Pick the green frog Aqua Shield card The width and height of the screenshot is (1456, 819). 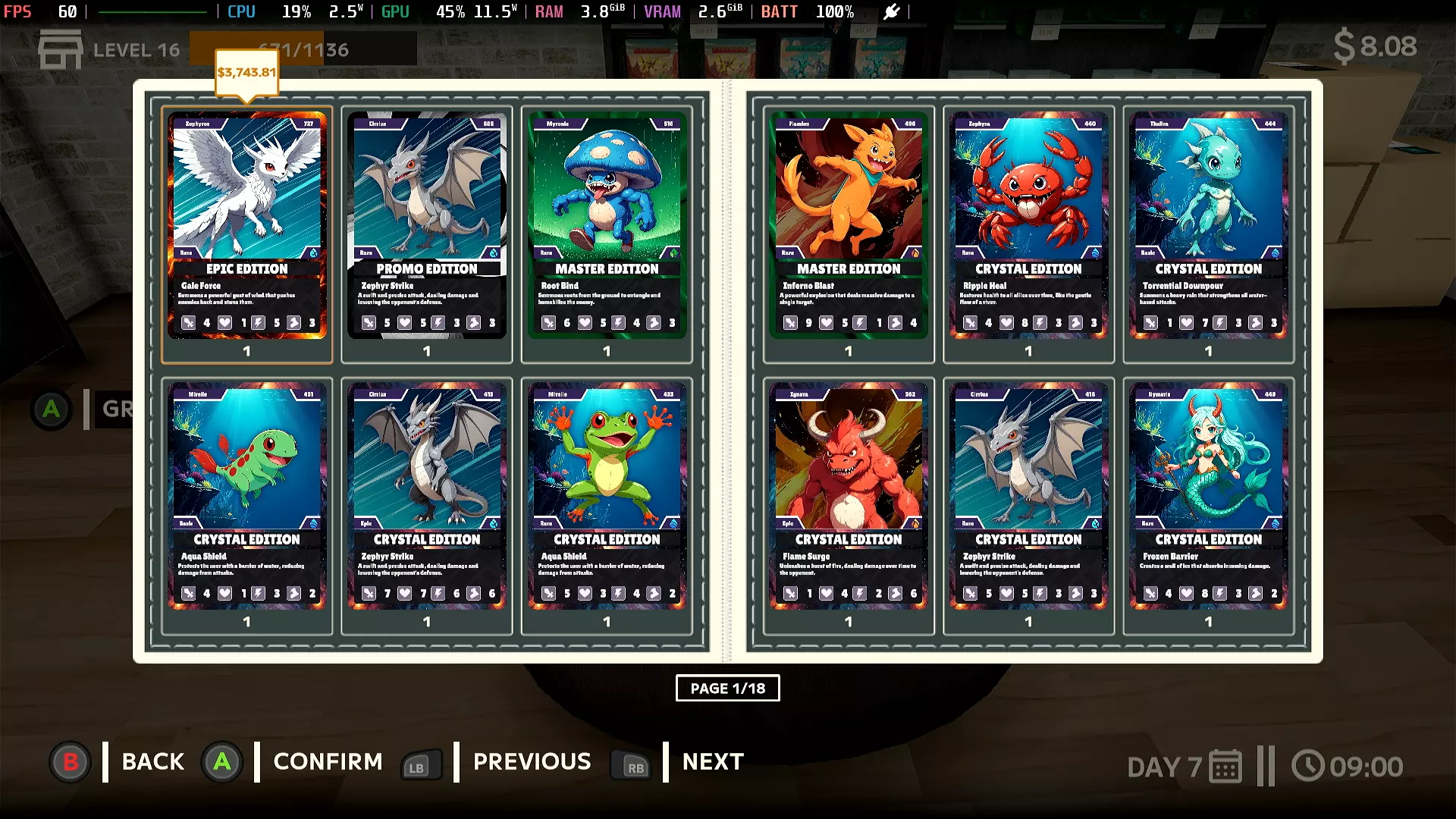point(607,496)
